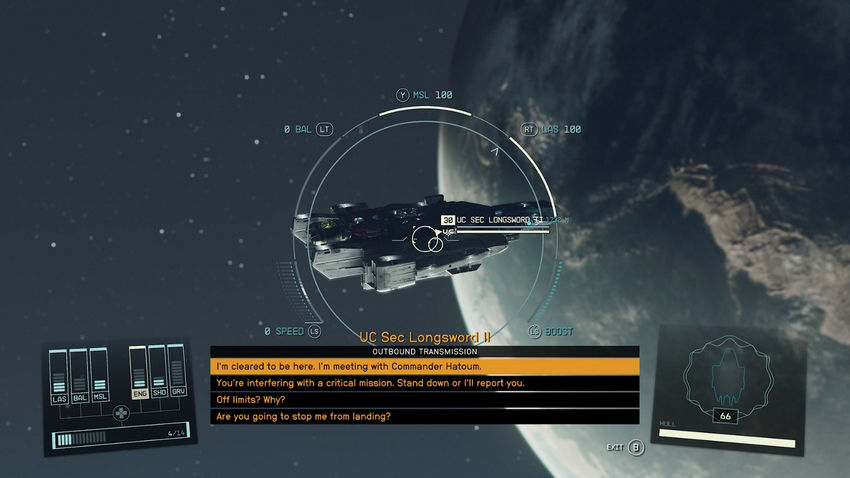
Task: Click the MSL power column
Action: tap(100, 376)
